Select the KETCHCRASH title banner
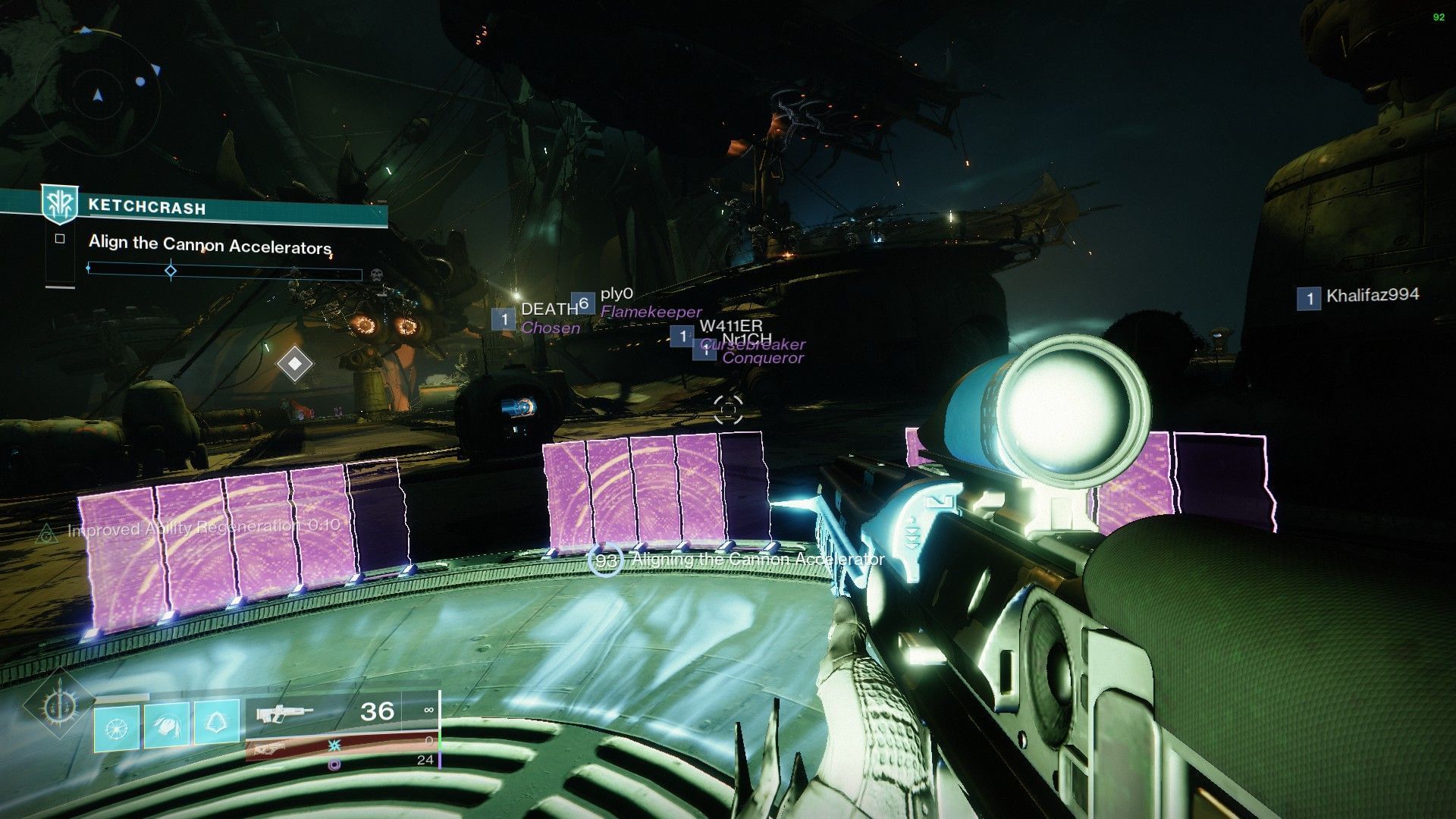Screen dimensions: 1456x819 (148, 205)
